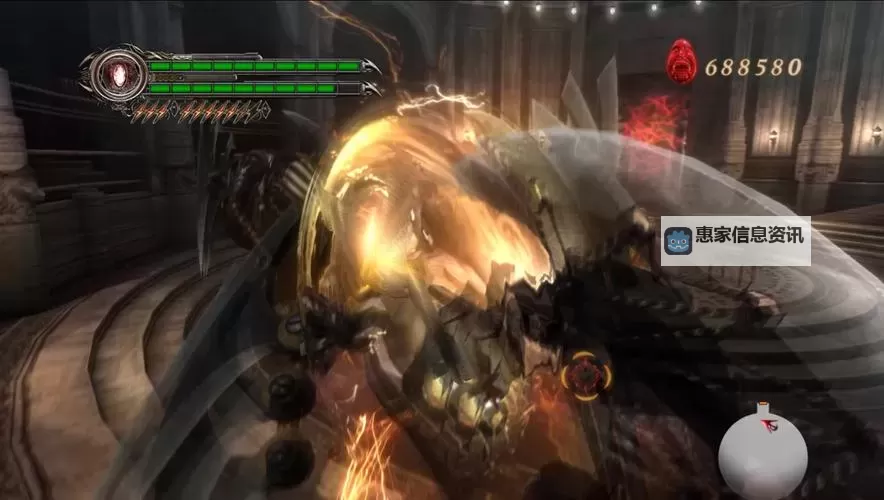Image resolution: width=884 pixels, height=500 pixels.
Task: Click the orange lock-on target reticle
Action: click(x=580, y=376)
